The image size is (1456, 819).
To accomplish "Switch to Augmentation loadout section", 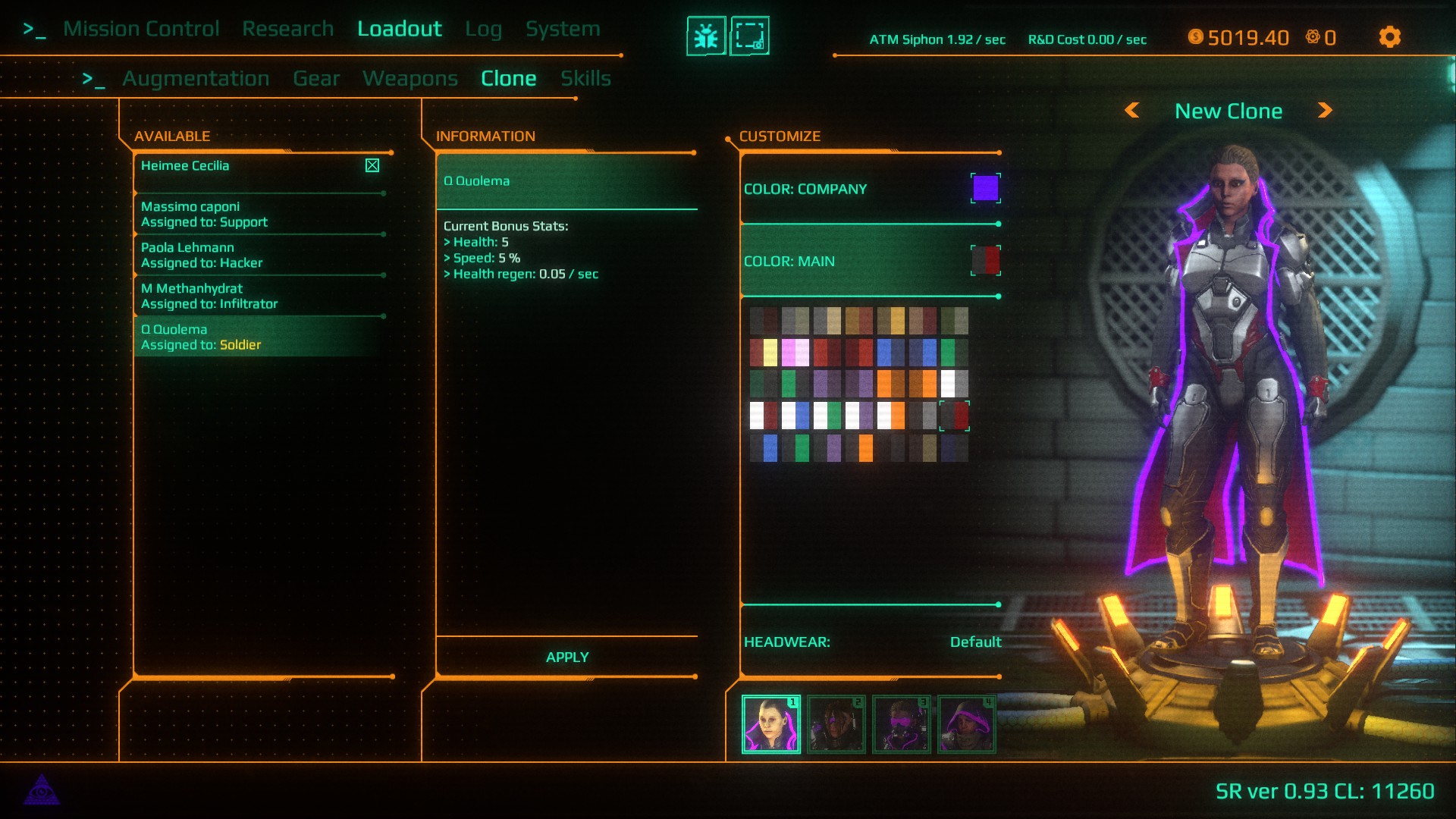I will [196, 79].
